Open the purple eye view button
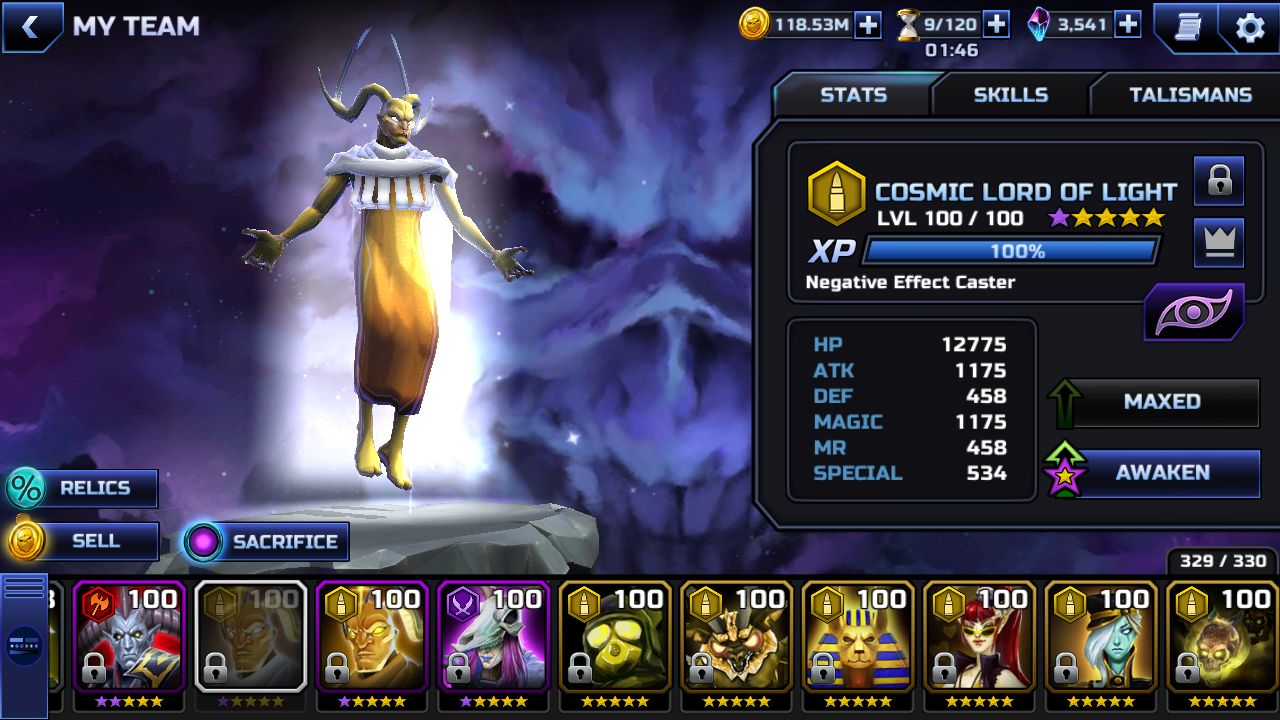1280x720 pixels. coord(1194,312)
